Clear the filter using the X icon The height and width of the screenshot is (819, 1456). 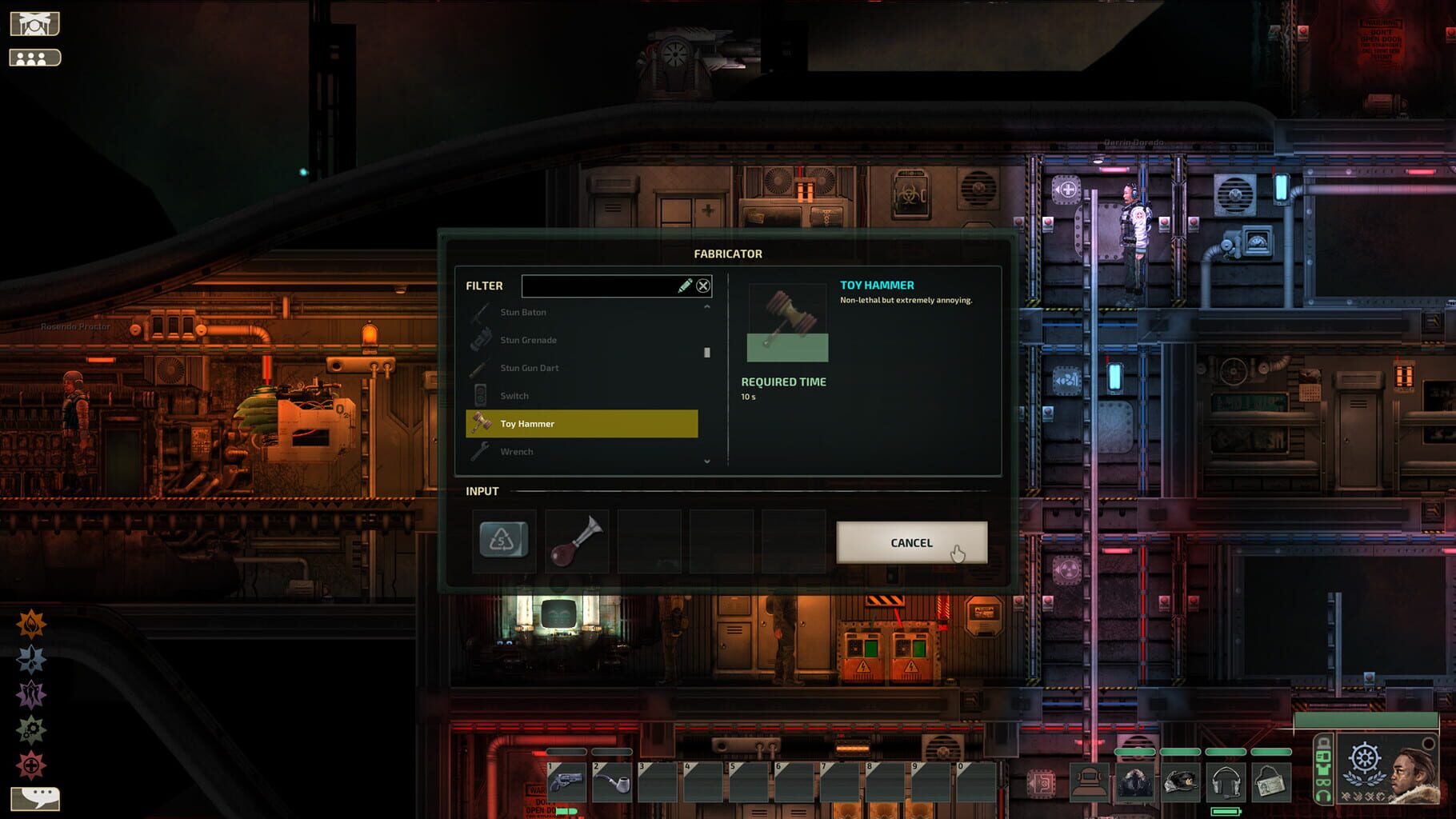point(703,286)
